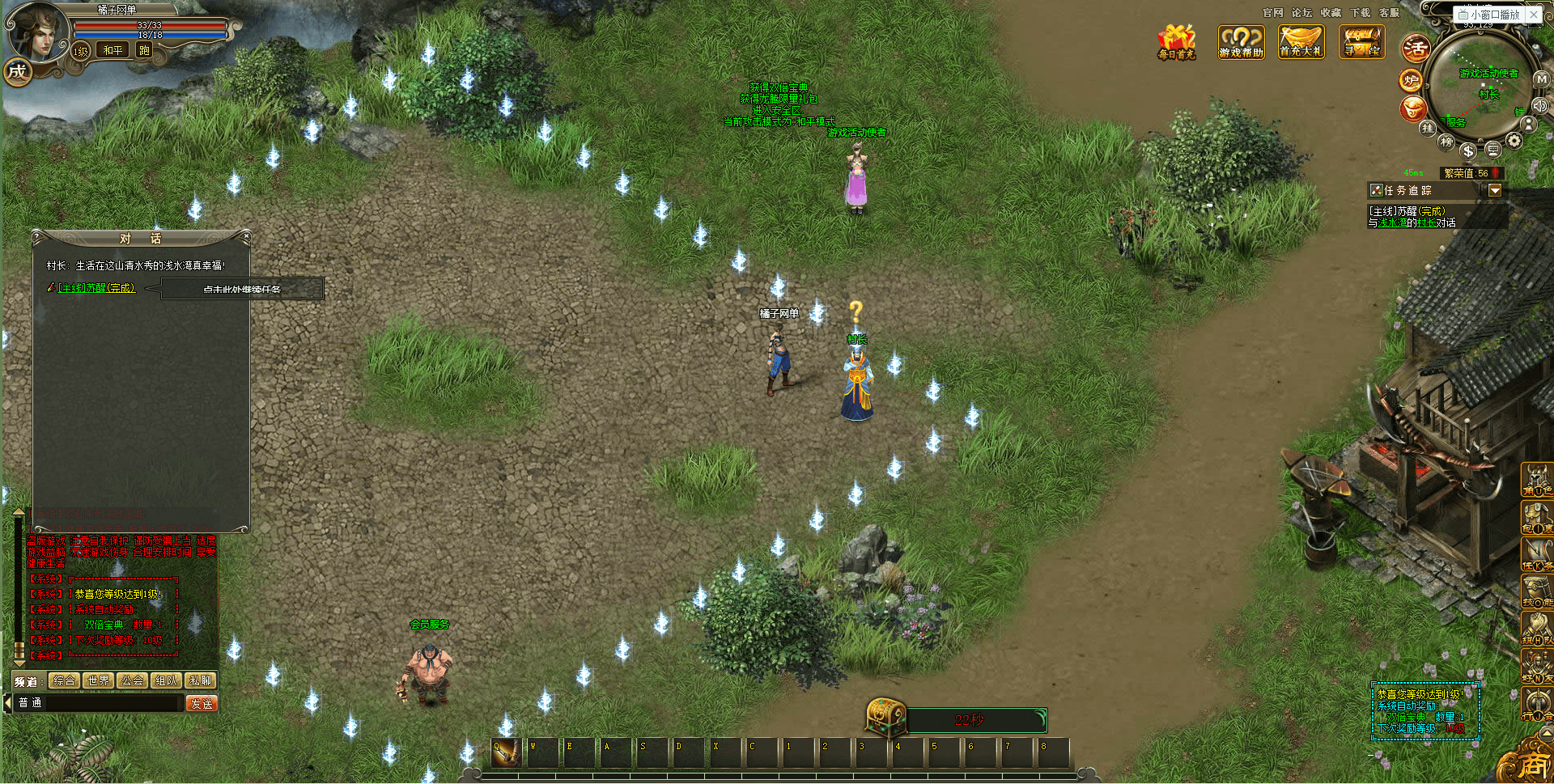This screenshot has height=784, width=1554.
Task: Open the 每日首充 gift box icon
Action: coord(1176,42)
